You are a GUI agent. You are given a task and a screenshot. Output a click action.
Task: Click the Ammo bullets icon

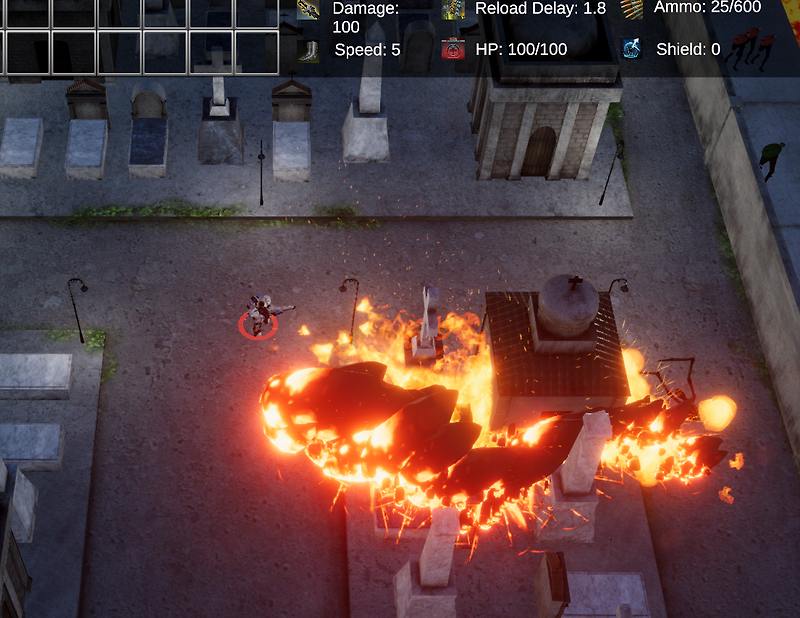click(x=631, y=8)
